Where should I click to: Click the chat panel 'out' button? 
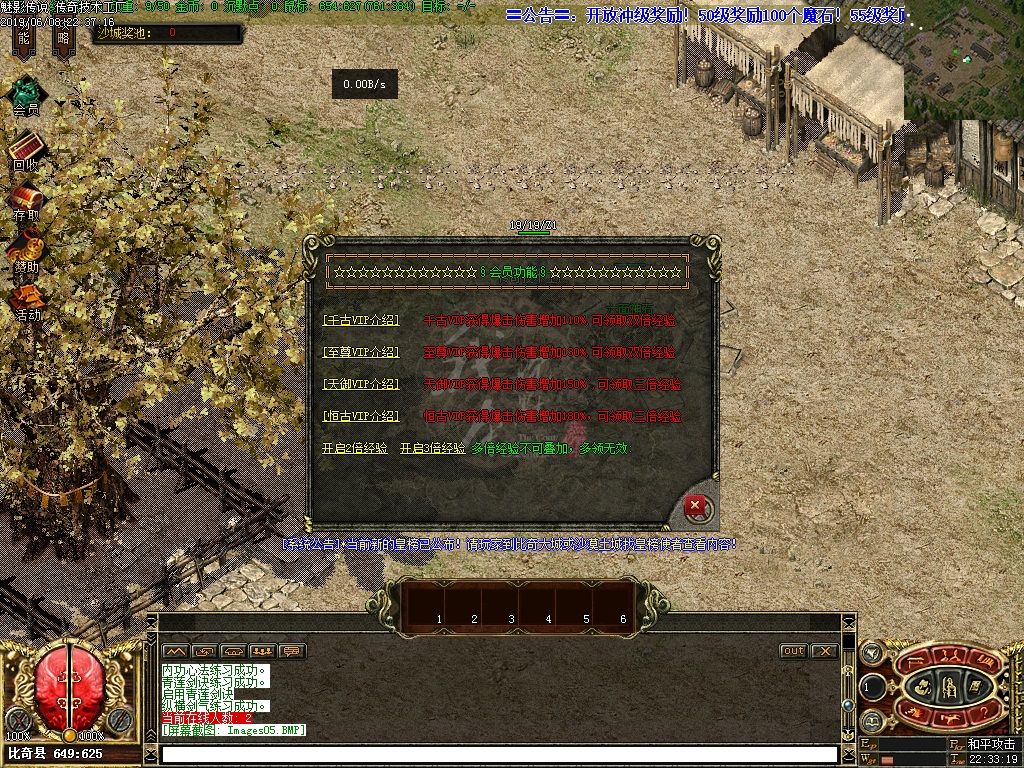tap(793, 651)
